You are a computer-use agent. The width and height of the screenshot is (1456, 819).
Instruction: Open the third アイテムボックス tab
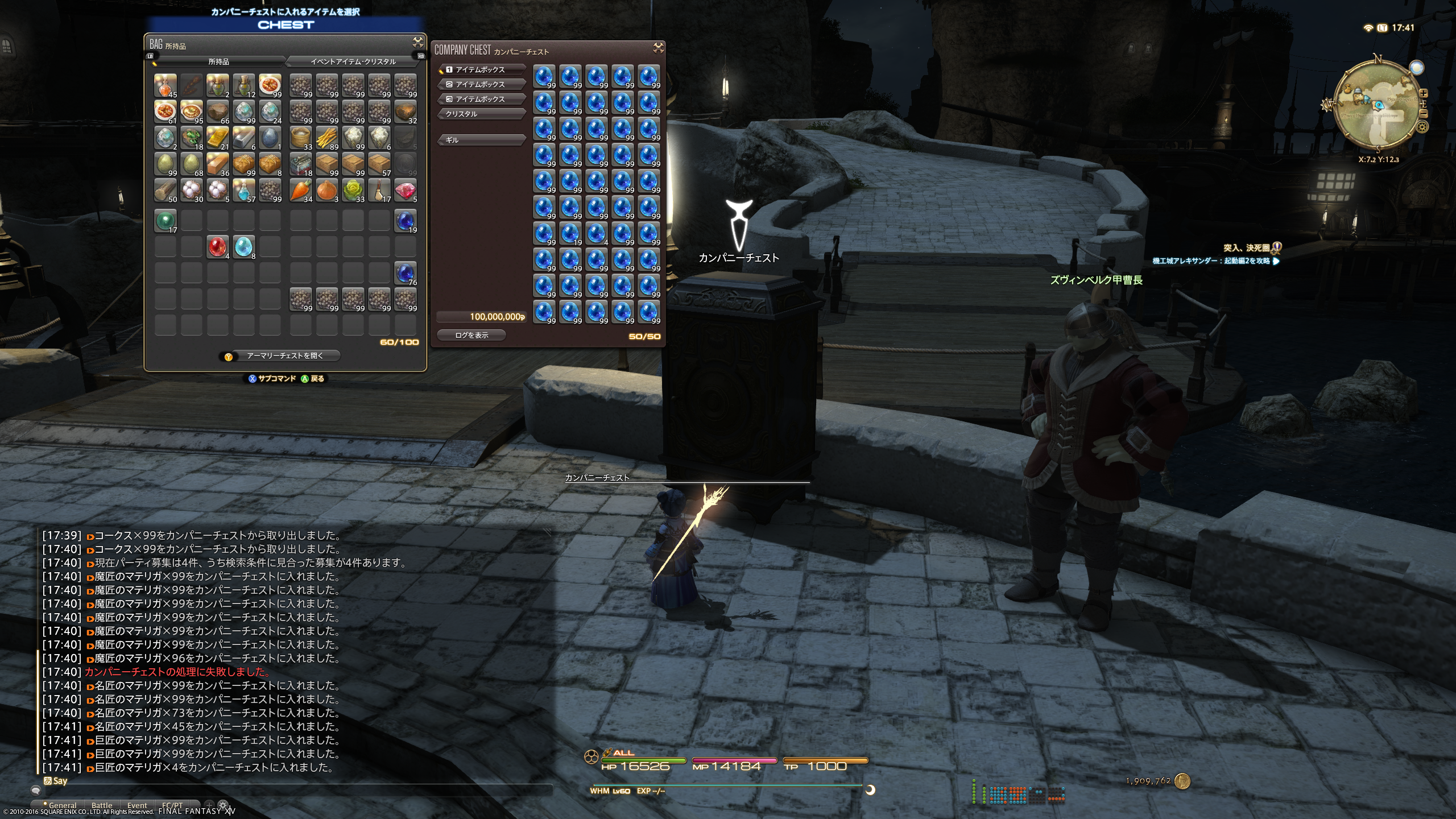tap(481, 99)
